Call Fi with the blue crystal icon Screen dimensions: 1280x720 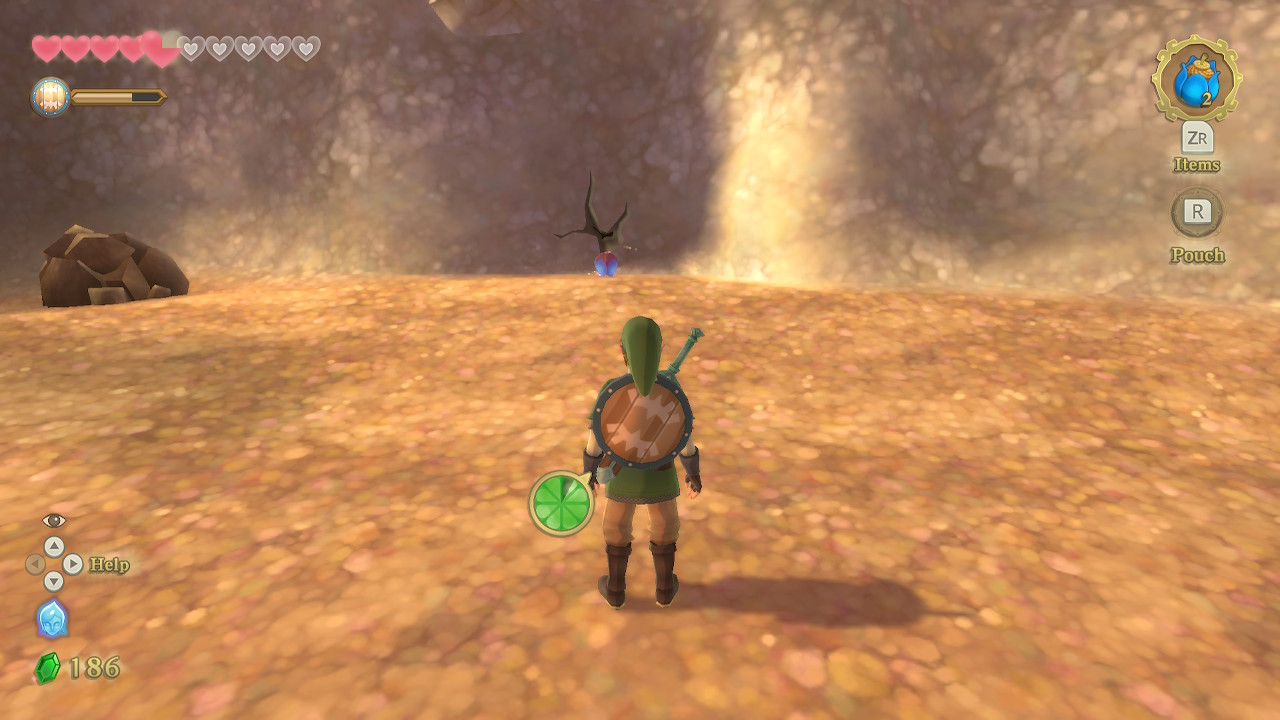tap(52, 619)
